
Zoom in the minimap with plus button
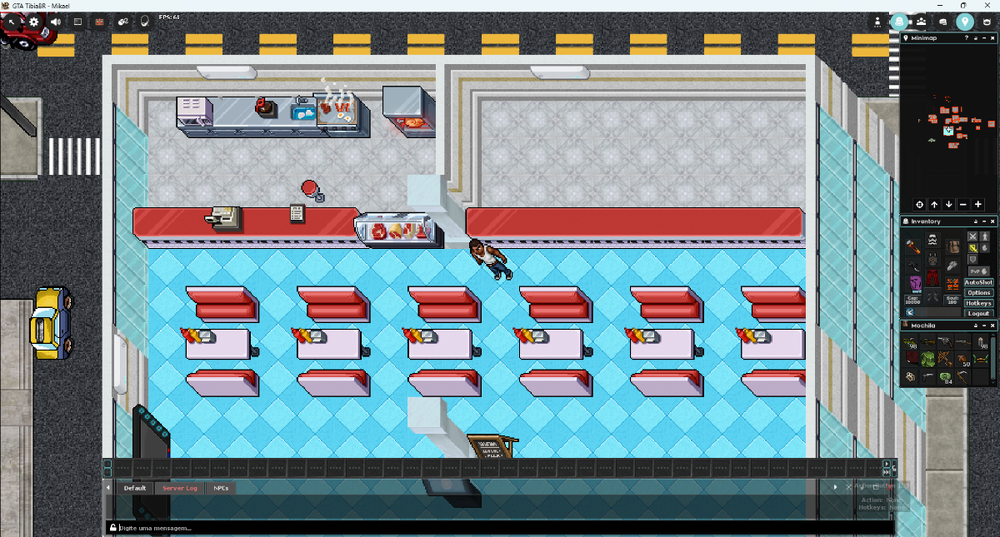point(978,204)
